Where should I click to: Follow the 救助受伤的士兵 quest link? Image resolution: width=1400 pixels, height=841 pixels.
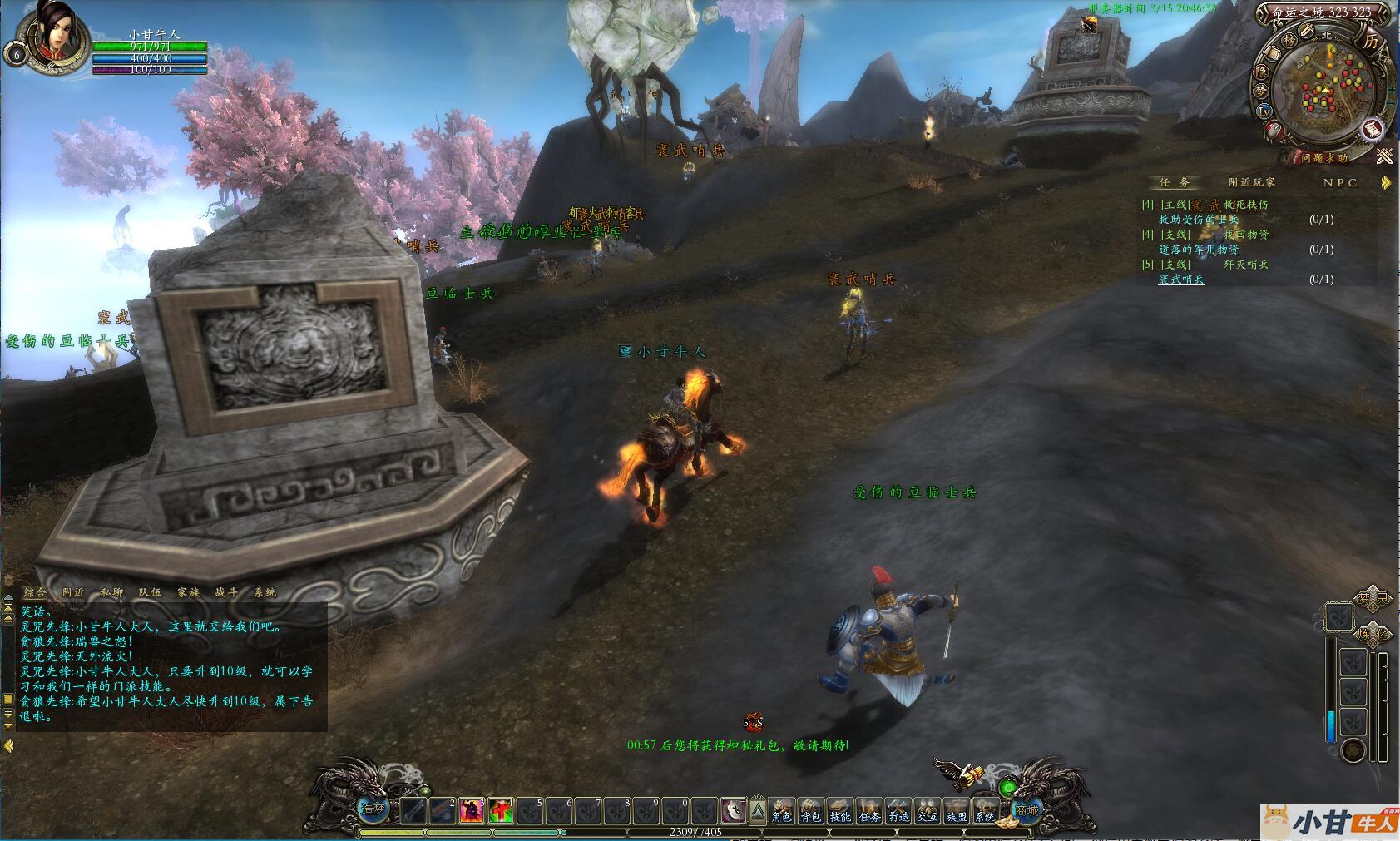[x=1199, y=220]
